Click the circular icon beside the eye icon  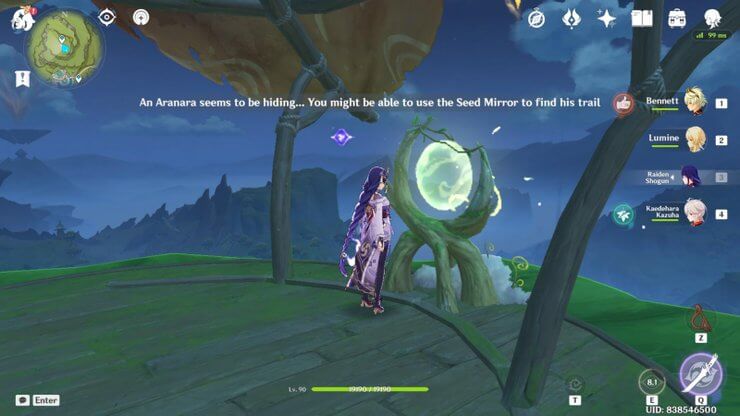point(141,17)
